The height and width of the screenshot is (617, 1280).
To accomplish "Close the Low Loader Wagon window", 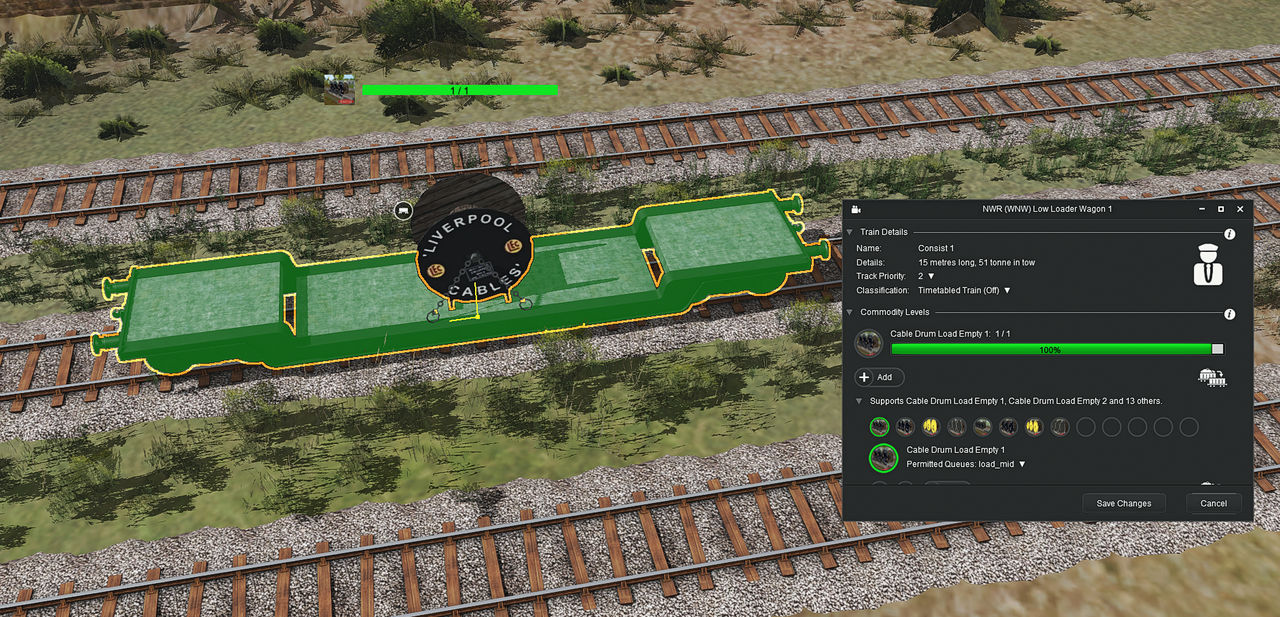I will (1240, 209).
